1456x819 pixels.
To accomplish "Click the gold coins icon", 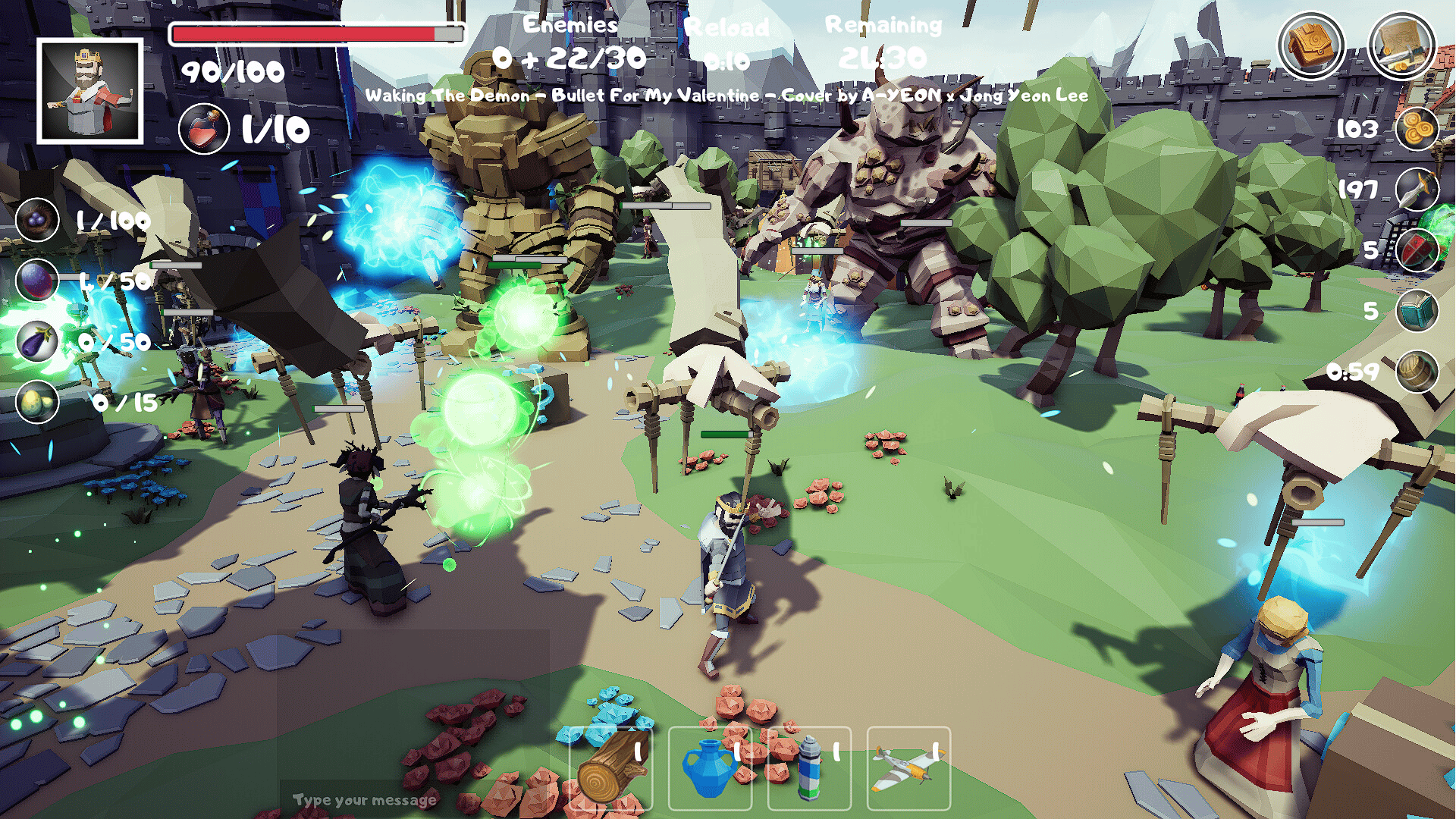I will 1417,129.
